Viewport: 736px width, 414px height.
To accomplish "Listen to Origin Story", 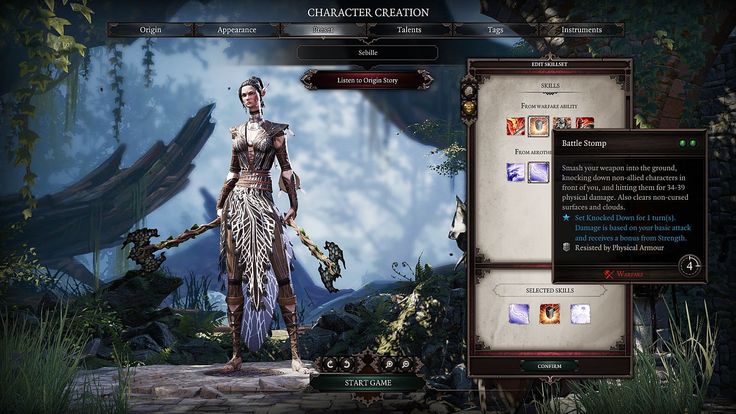I will 367,79.
